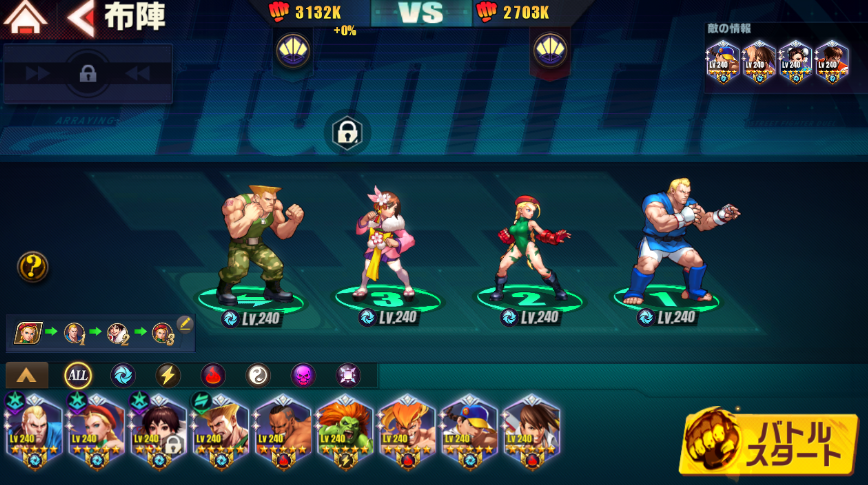Open the yellow question mark help
Image resolution: width=868 pixels, height=485 pixels.
coord(33,266)
